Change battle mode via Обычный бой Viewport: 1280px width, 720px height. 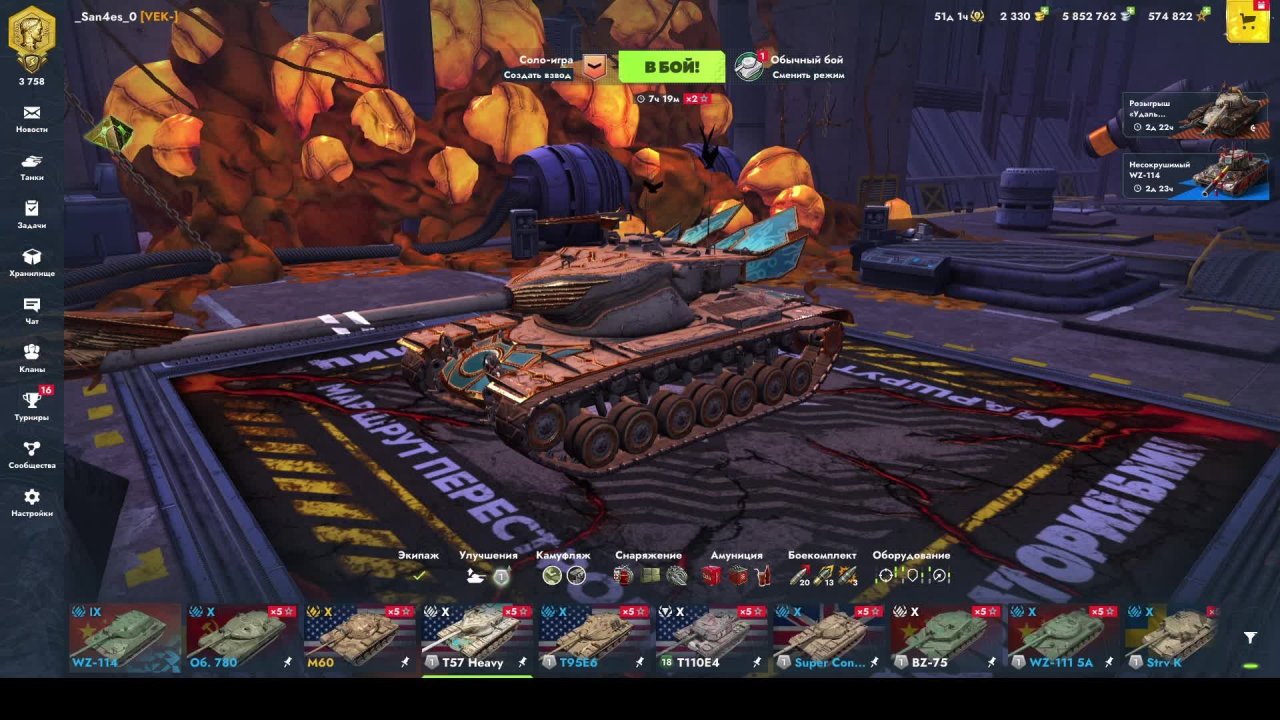790,67
